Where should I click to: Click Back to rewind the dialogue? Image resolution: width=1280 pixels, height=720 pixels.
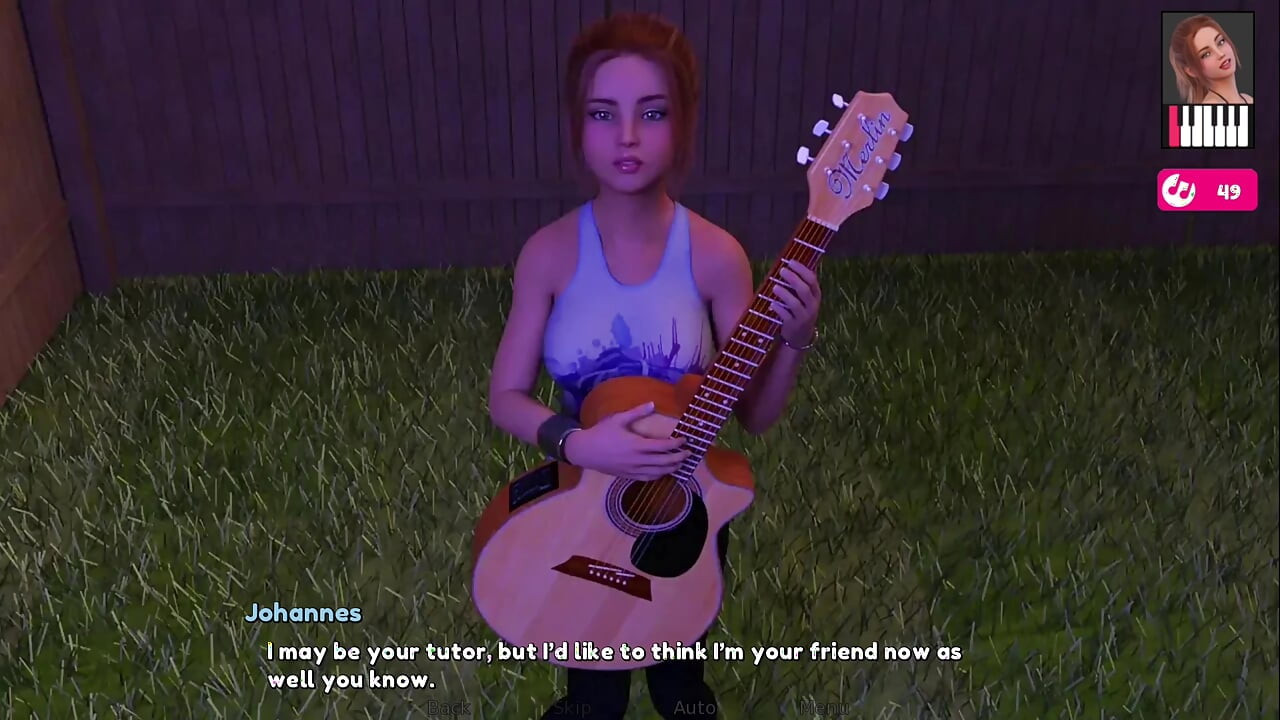click(x=449, y=708)
